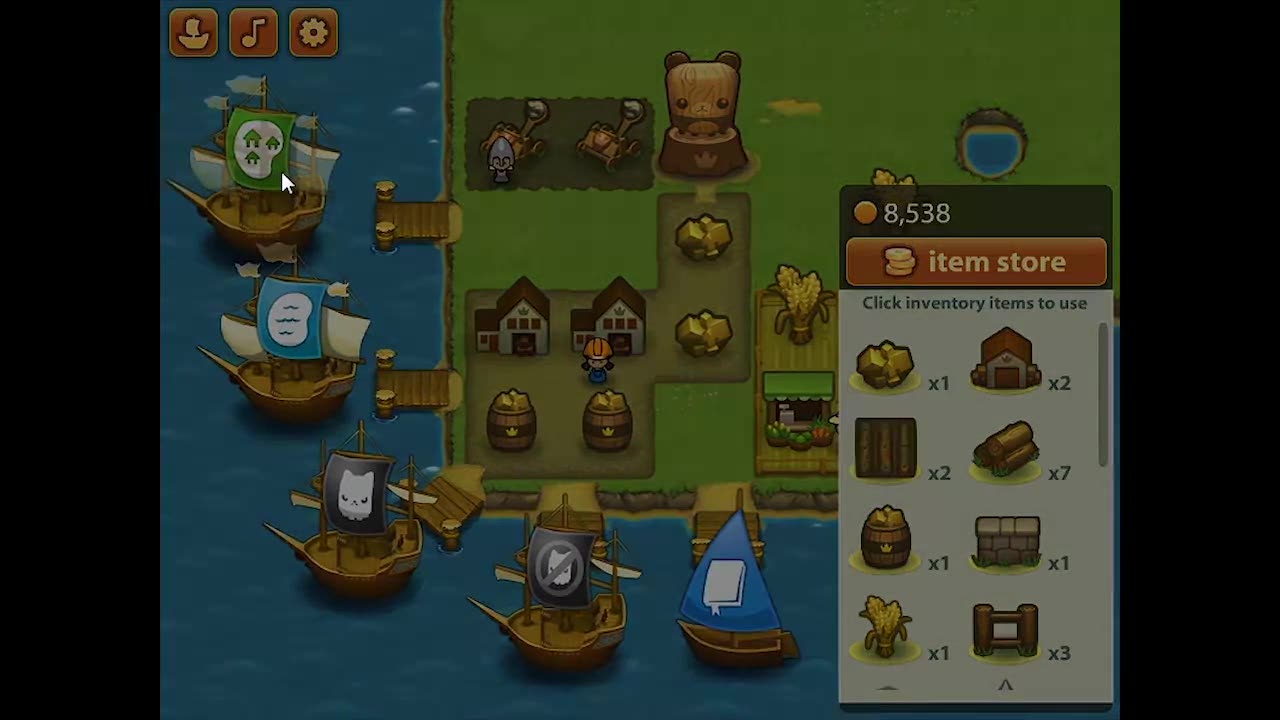Image resolution: width=1280 pixels, height=720 pixels.
Task: Use the gold ore inventory item
Action: click(x=885, y=365)
